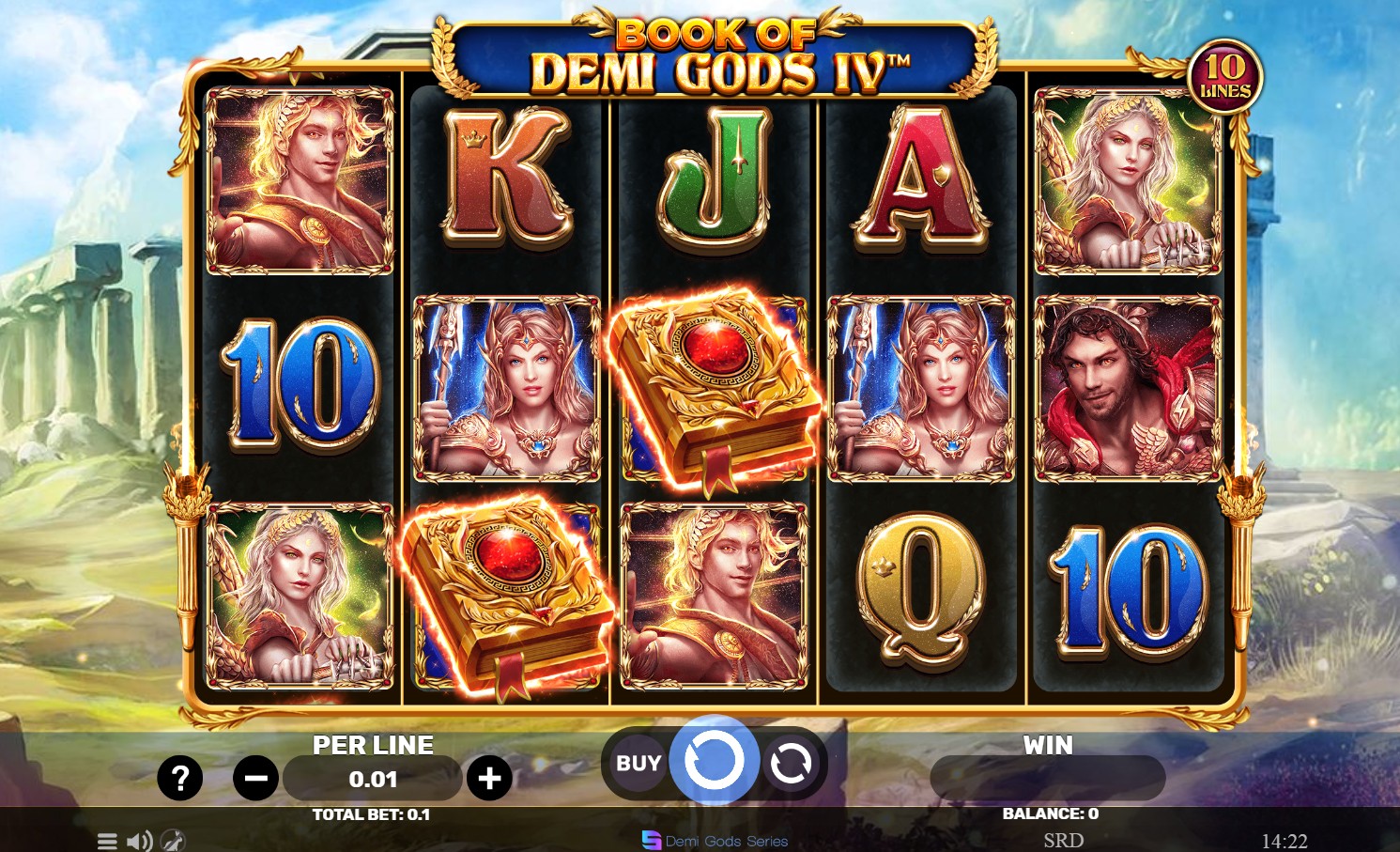Increase bet with the plus icon

489,778
